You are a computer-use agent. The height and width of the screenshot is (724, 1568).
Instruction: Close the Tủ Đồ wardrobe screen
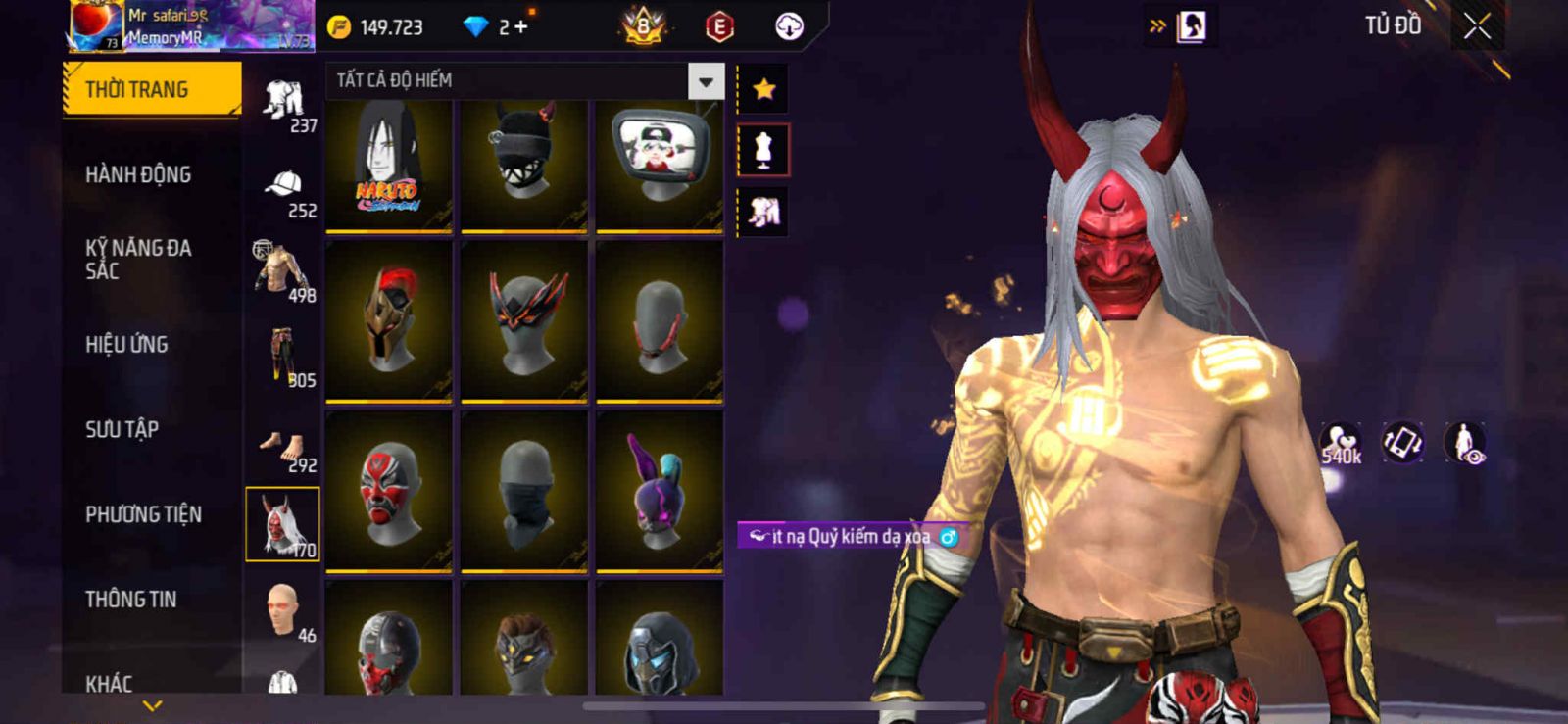1477,26
